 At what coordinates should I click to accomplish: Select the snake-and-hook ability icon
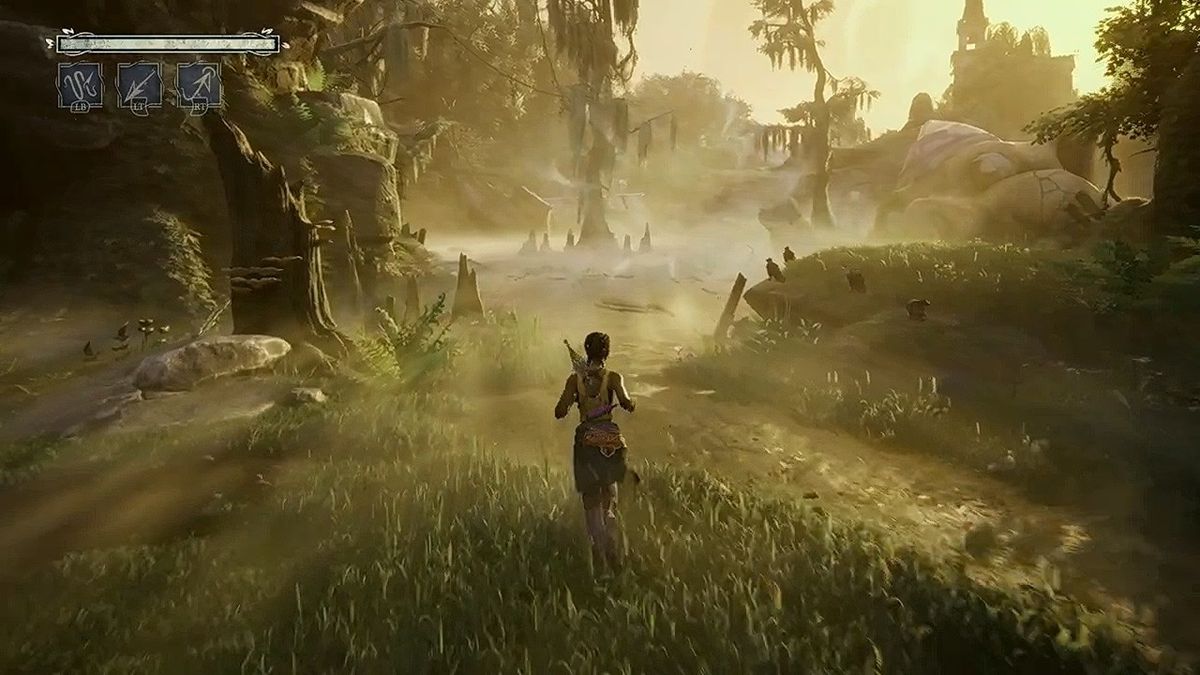point(79,85)
